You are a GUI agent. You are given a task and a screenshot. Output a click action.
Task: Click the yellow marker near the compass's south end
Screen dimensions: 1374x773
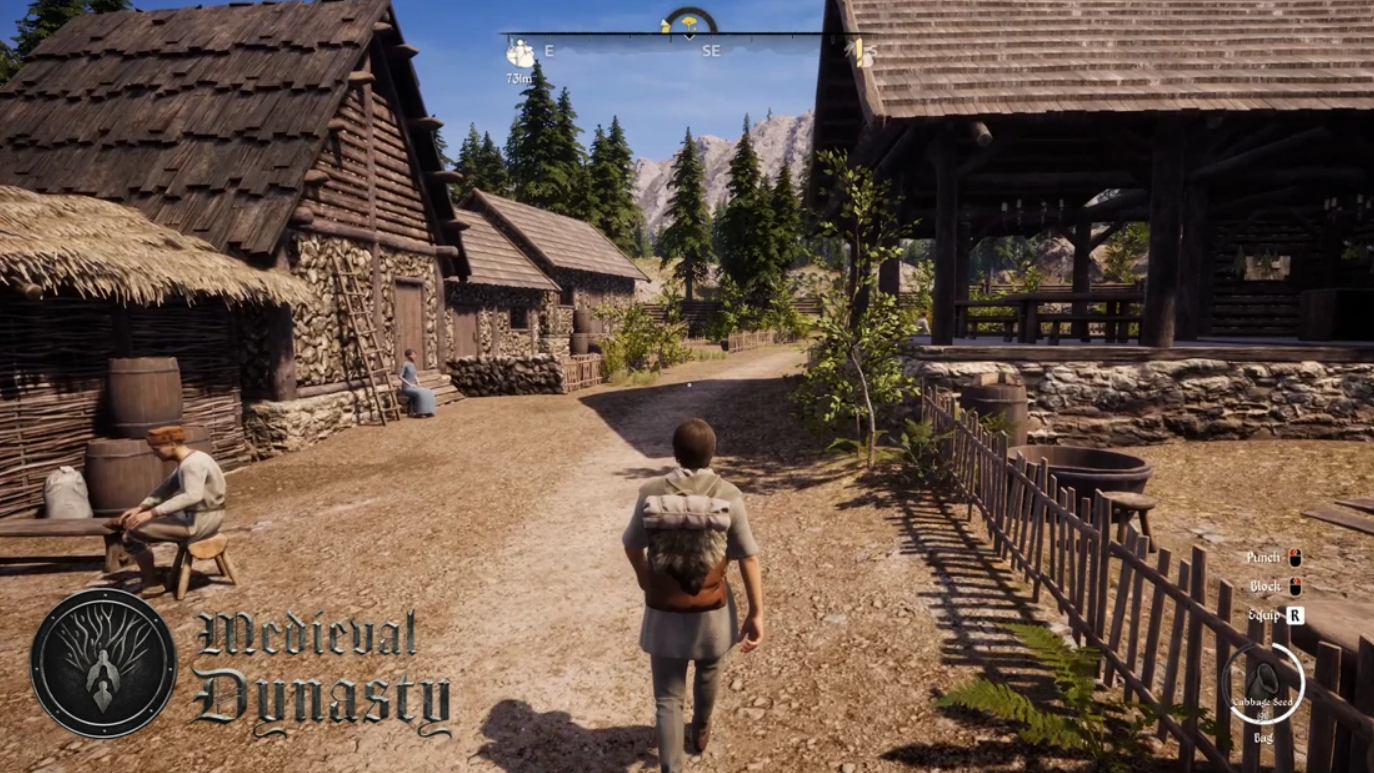point(859,53)
